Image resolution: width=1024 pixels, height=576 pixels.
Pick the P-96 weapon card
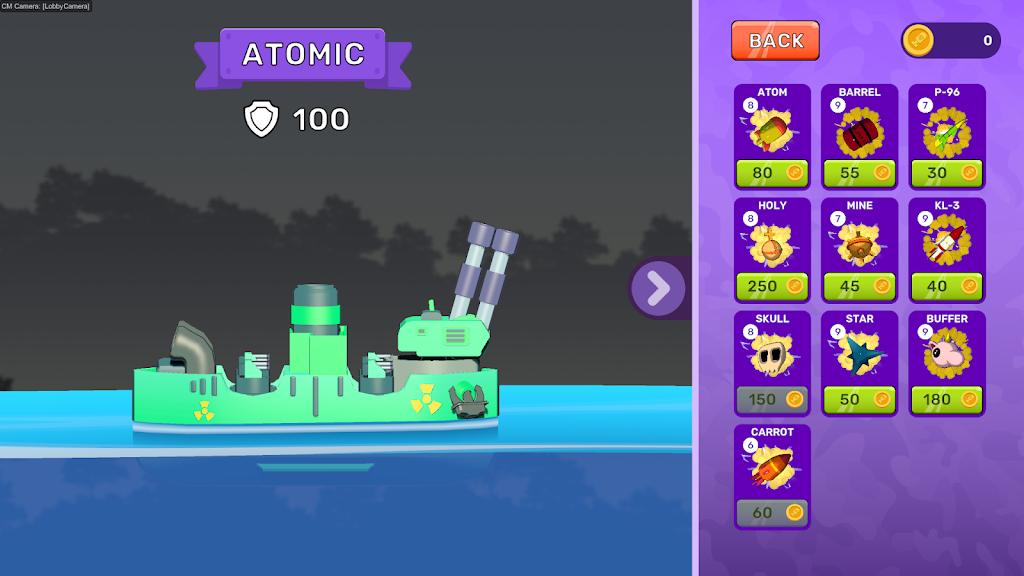point(946,127)
